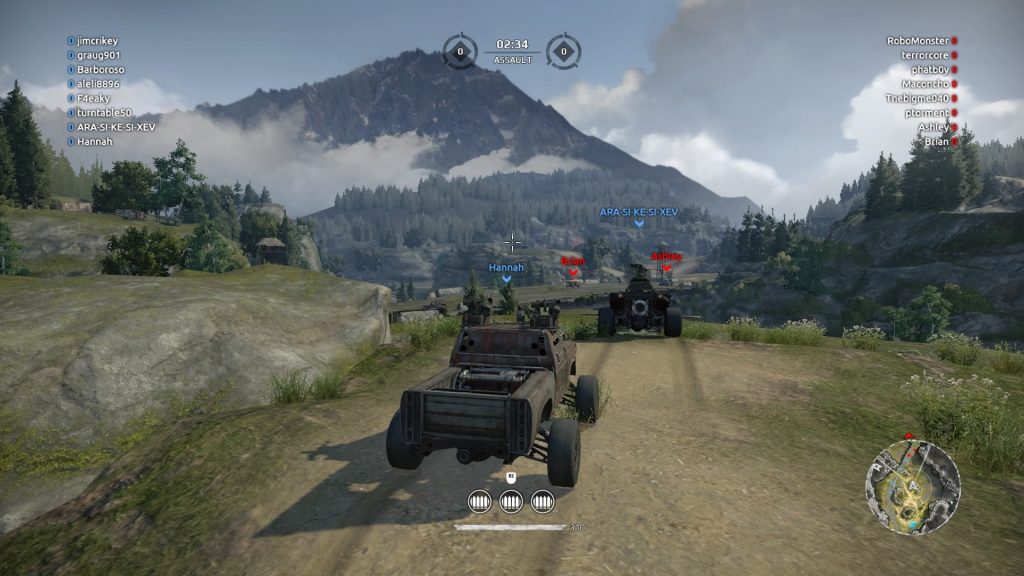Select Maconcho in the enemy list
1024x576 pixels.
923,84
